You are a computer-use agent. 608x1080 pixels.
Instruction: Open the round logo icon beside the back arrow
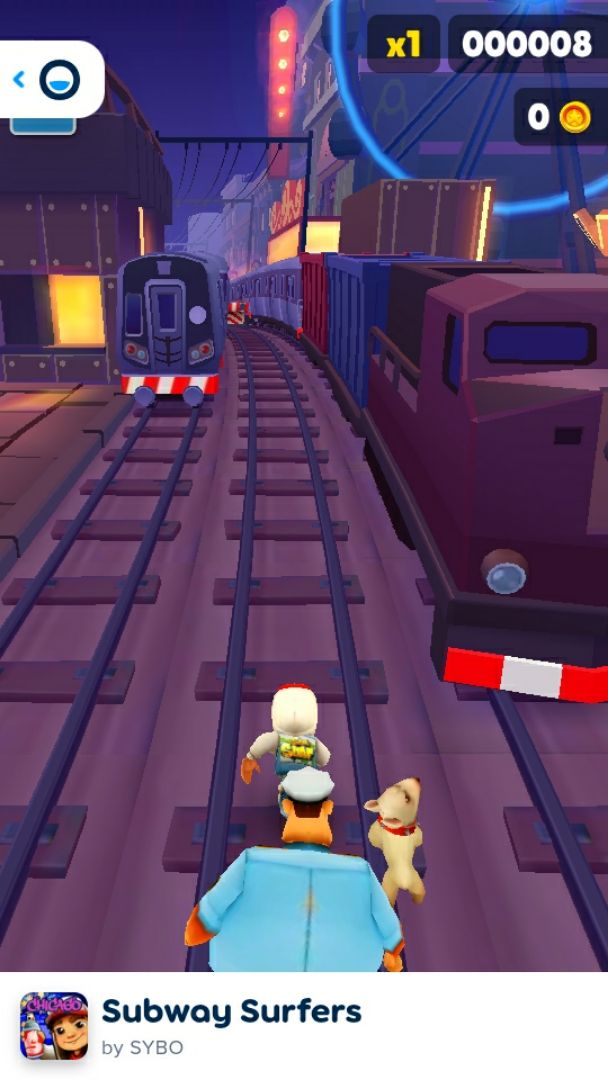point(59,80)
